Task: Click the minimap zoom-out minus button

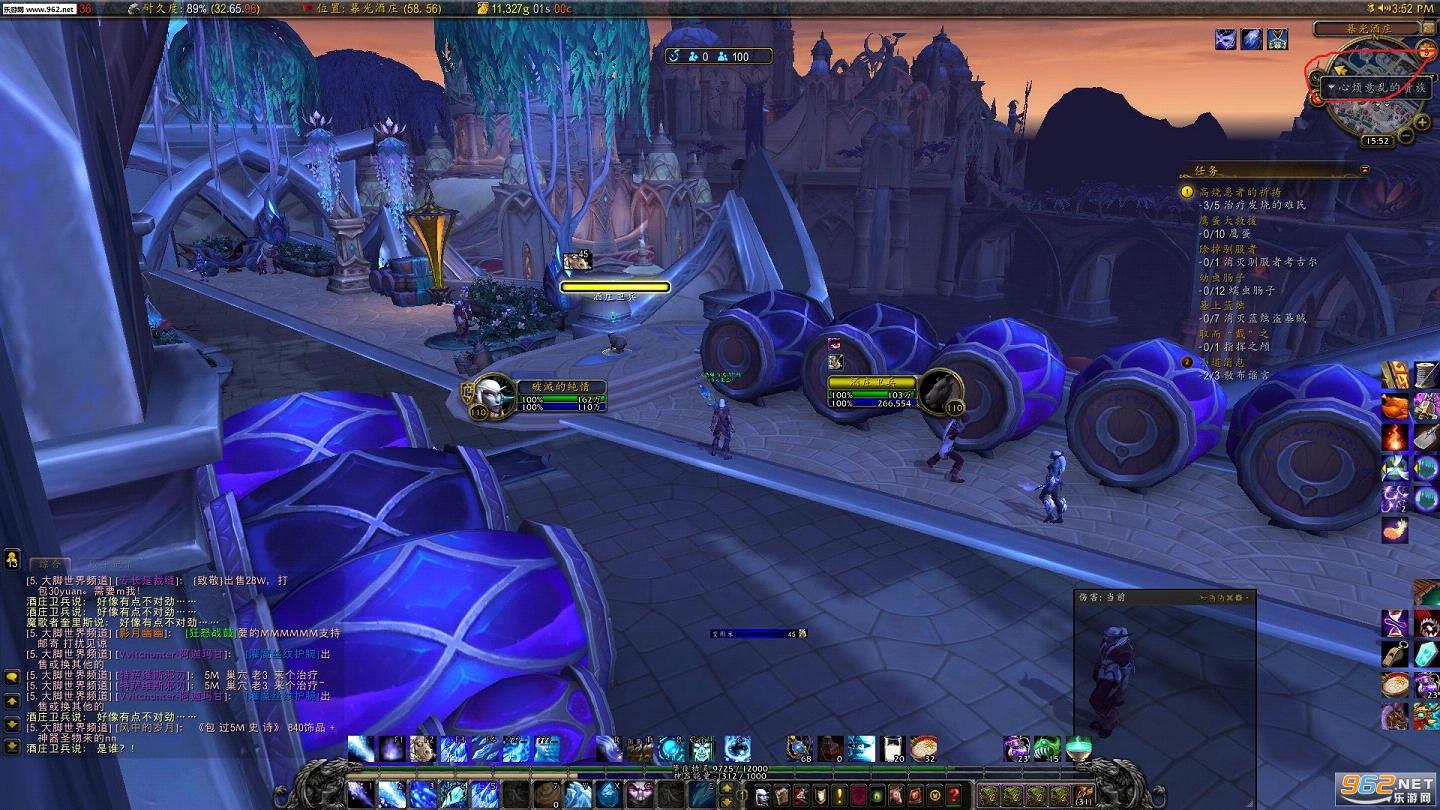Action: [x=1406, y=135]
